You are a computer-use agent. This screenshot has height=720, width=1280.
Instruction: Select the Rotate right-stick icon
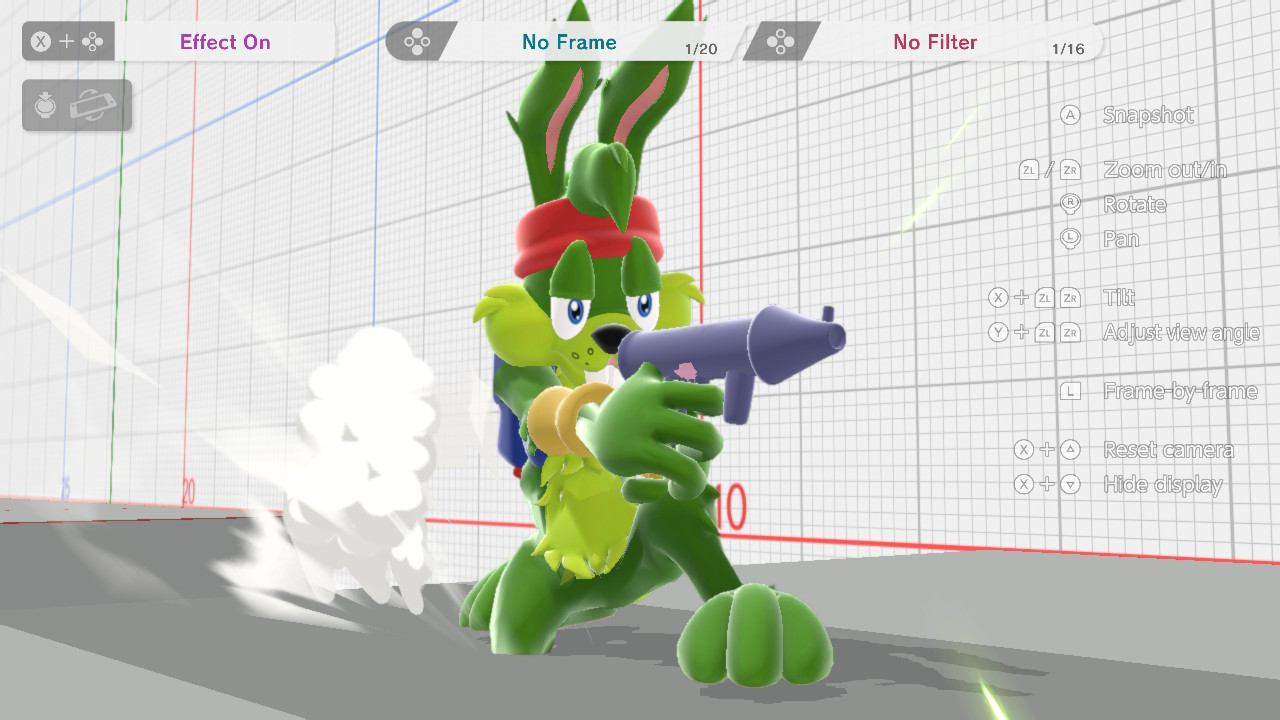point(1070,204)
